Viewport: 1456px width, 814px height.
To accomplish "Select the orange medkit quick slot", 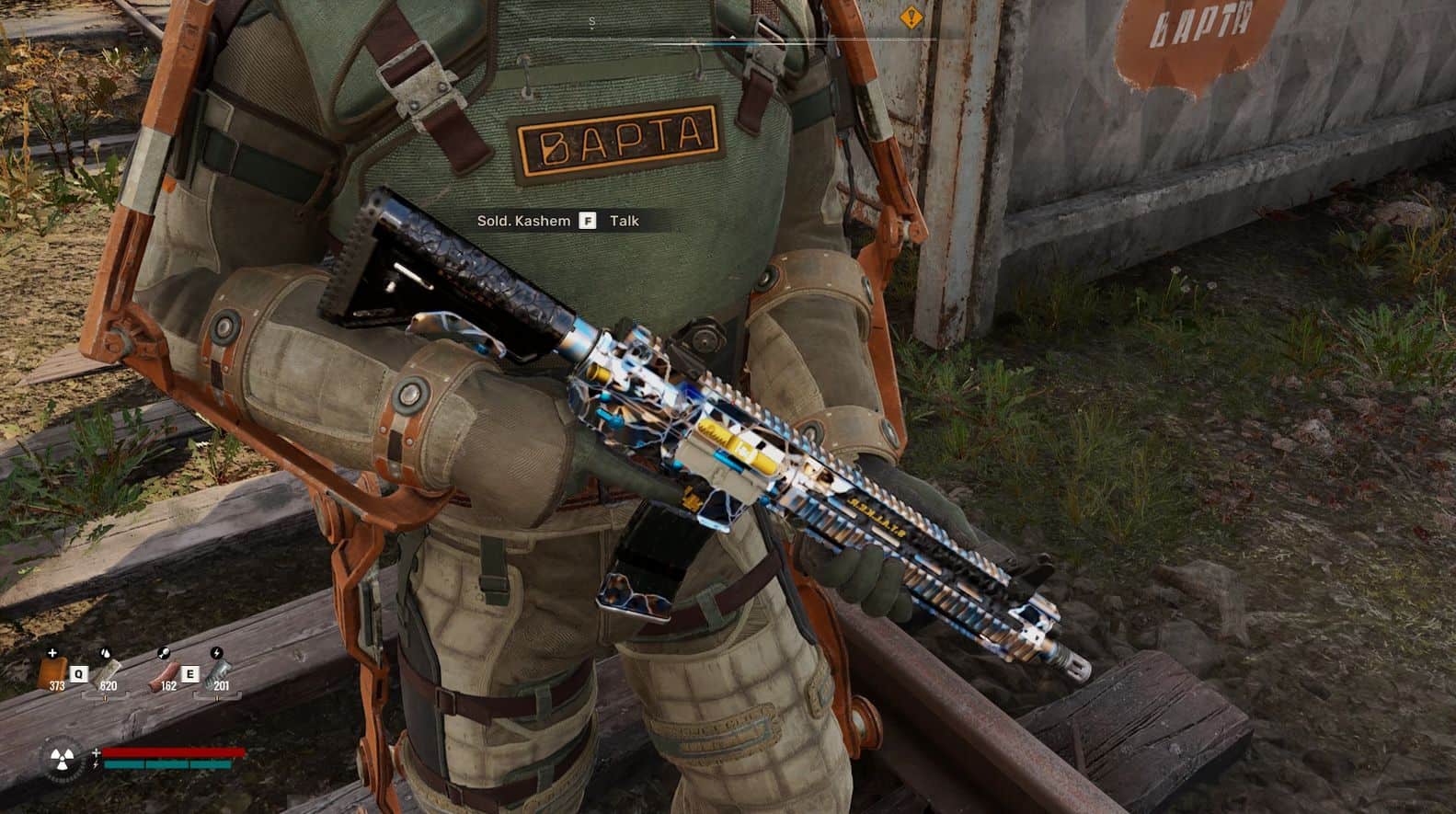I will 52,671.
